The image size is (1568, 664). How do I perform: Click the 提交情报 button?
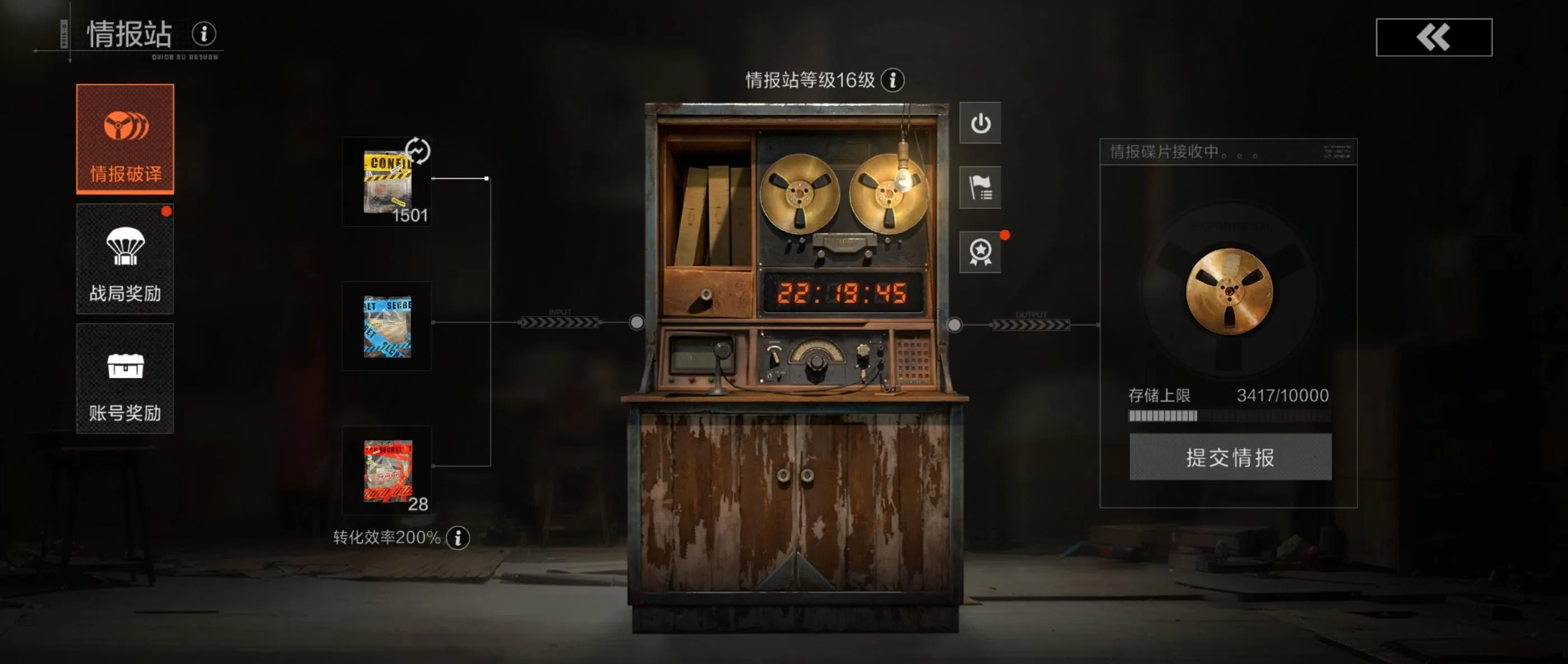1230,457
